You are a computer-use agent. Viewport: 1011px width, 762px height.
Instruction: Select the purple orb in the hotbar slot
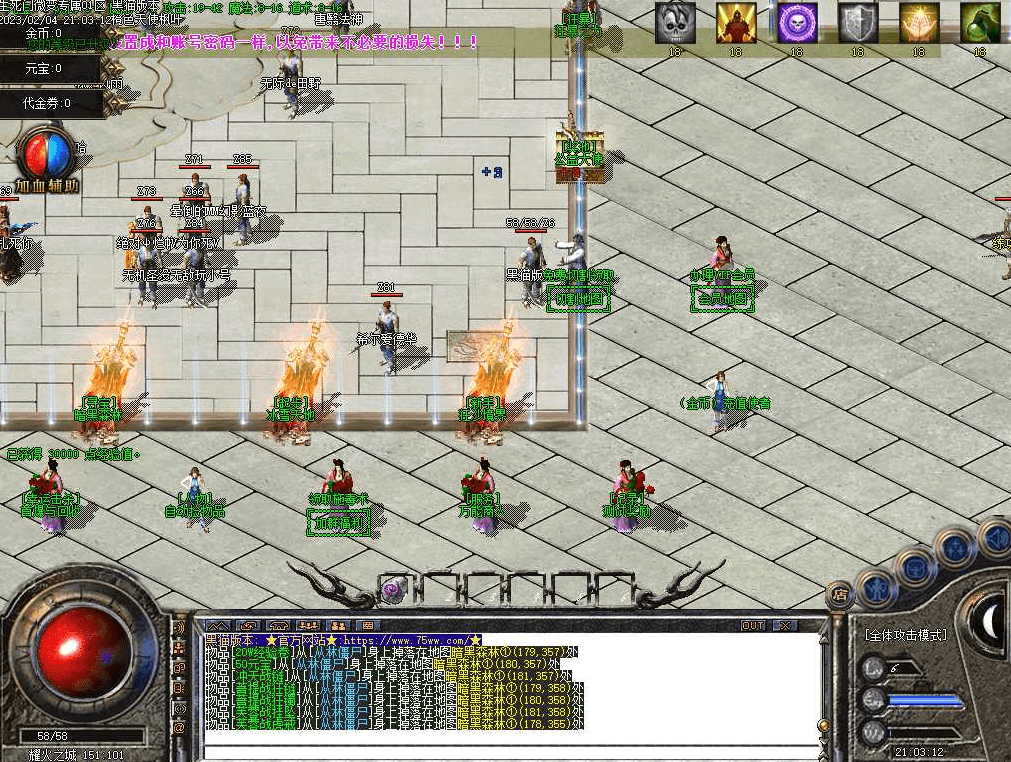coord(392,590)
